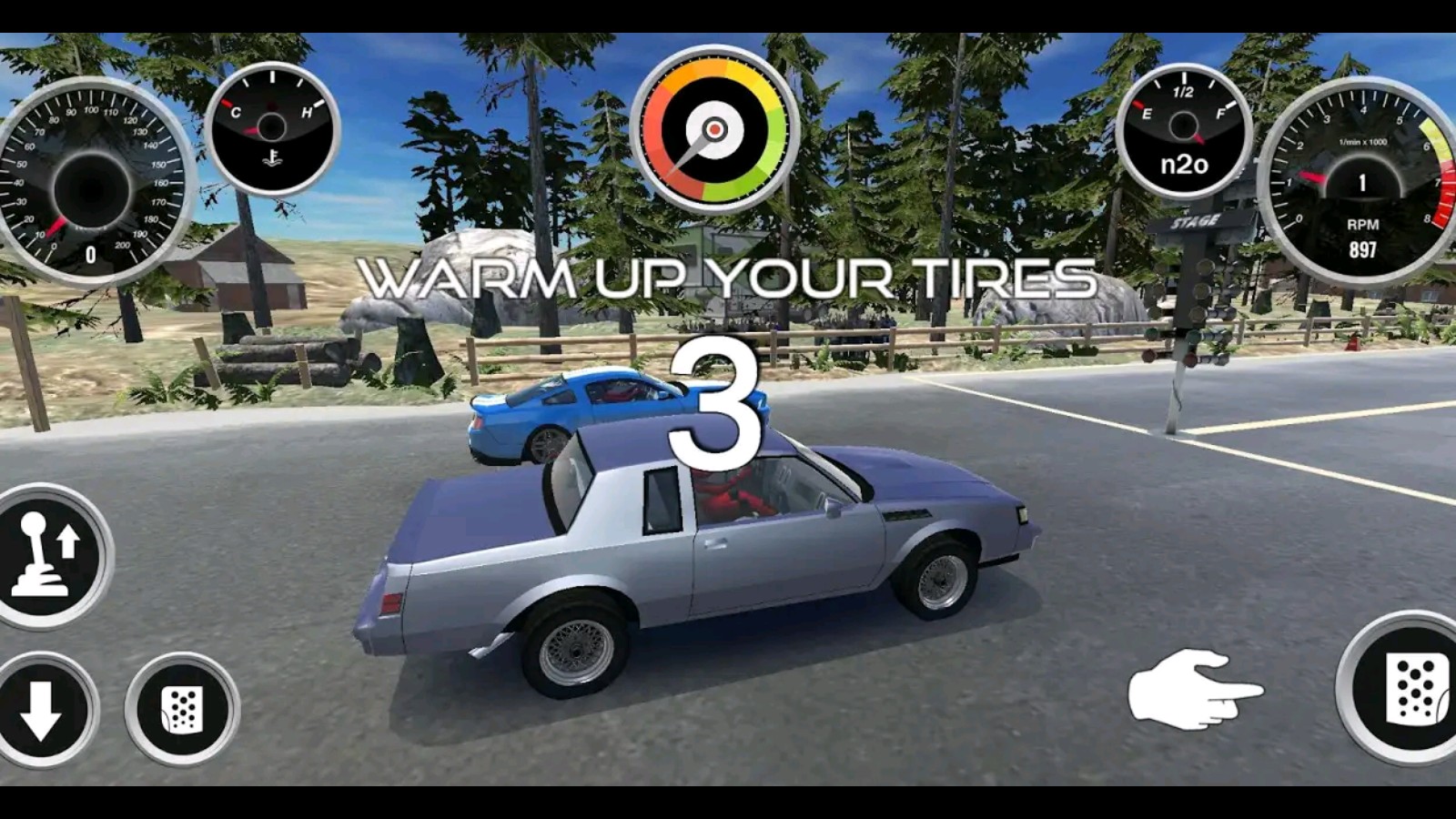The height and width of the screenshot is (819, 1456).
Task: Activate the n2o nitrous gauge
Action: [x=1184, y=132]
